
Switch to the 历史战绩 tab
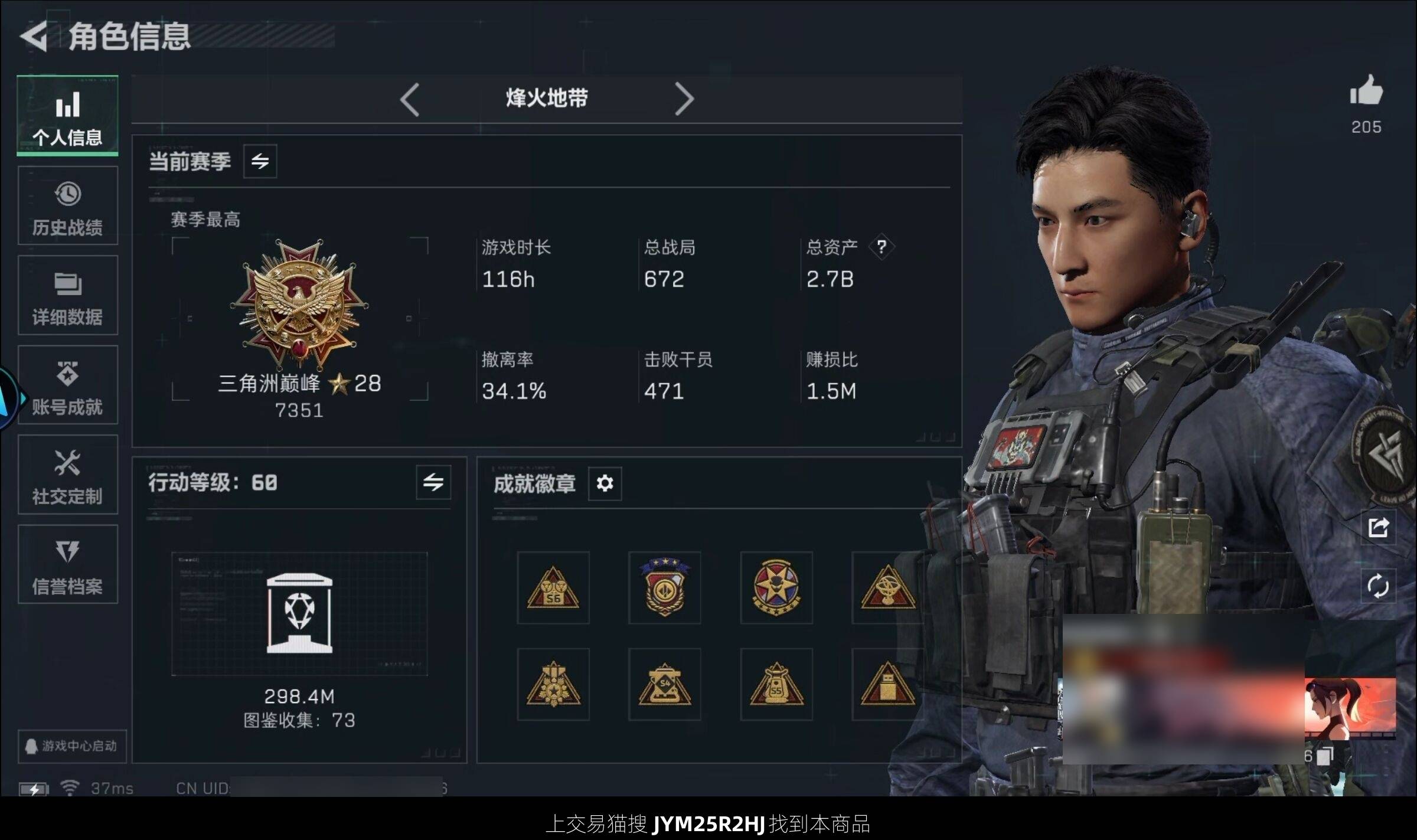[x=68, y=206]
